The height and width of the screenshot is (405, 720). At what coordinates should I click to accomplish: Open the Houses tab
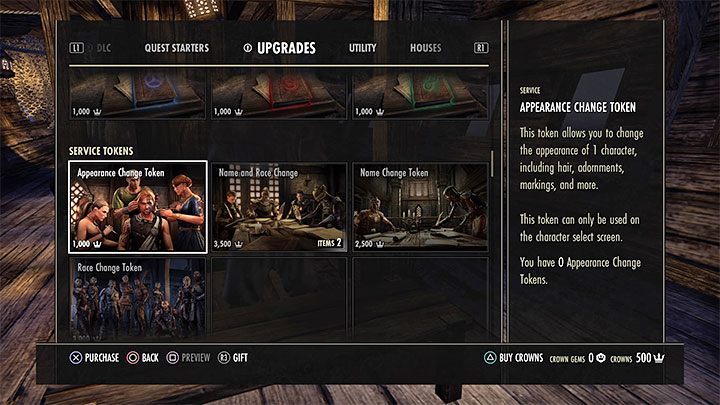click(425, 48)
